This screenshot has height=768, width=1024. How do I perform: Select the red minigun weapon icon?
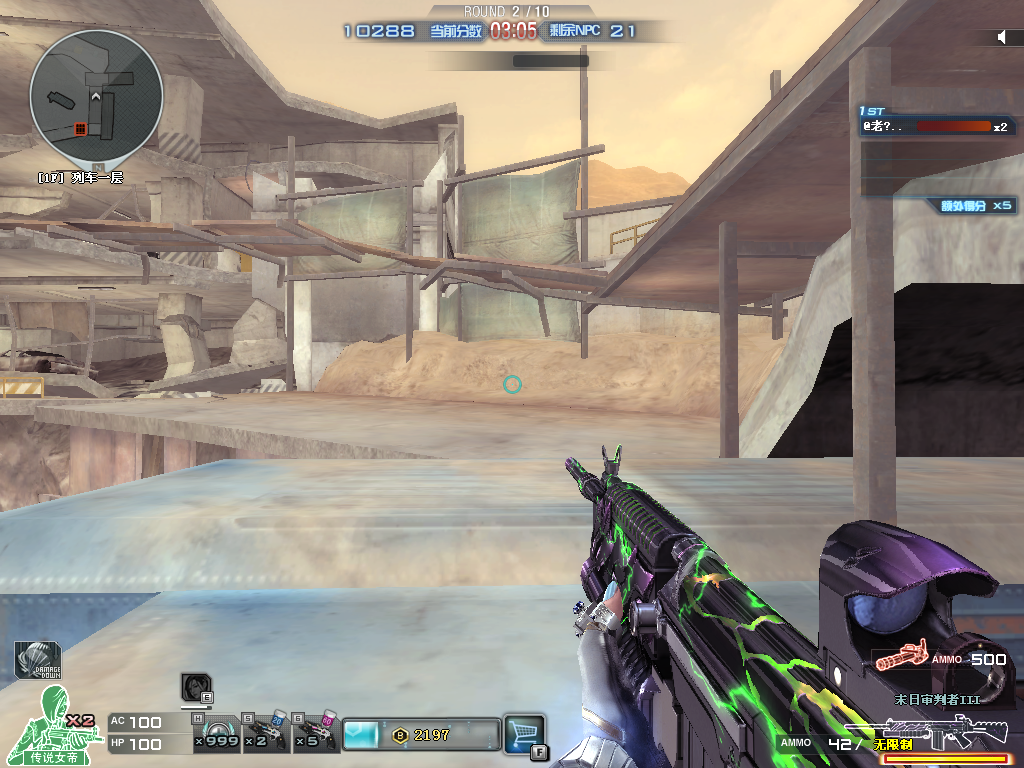pyautogui.click(x=897, y=660)
